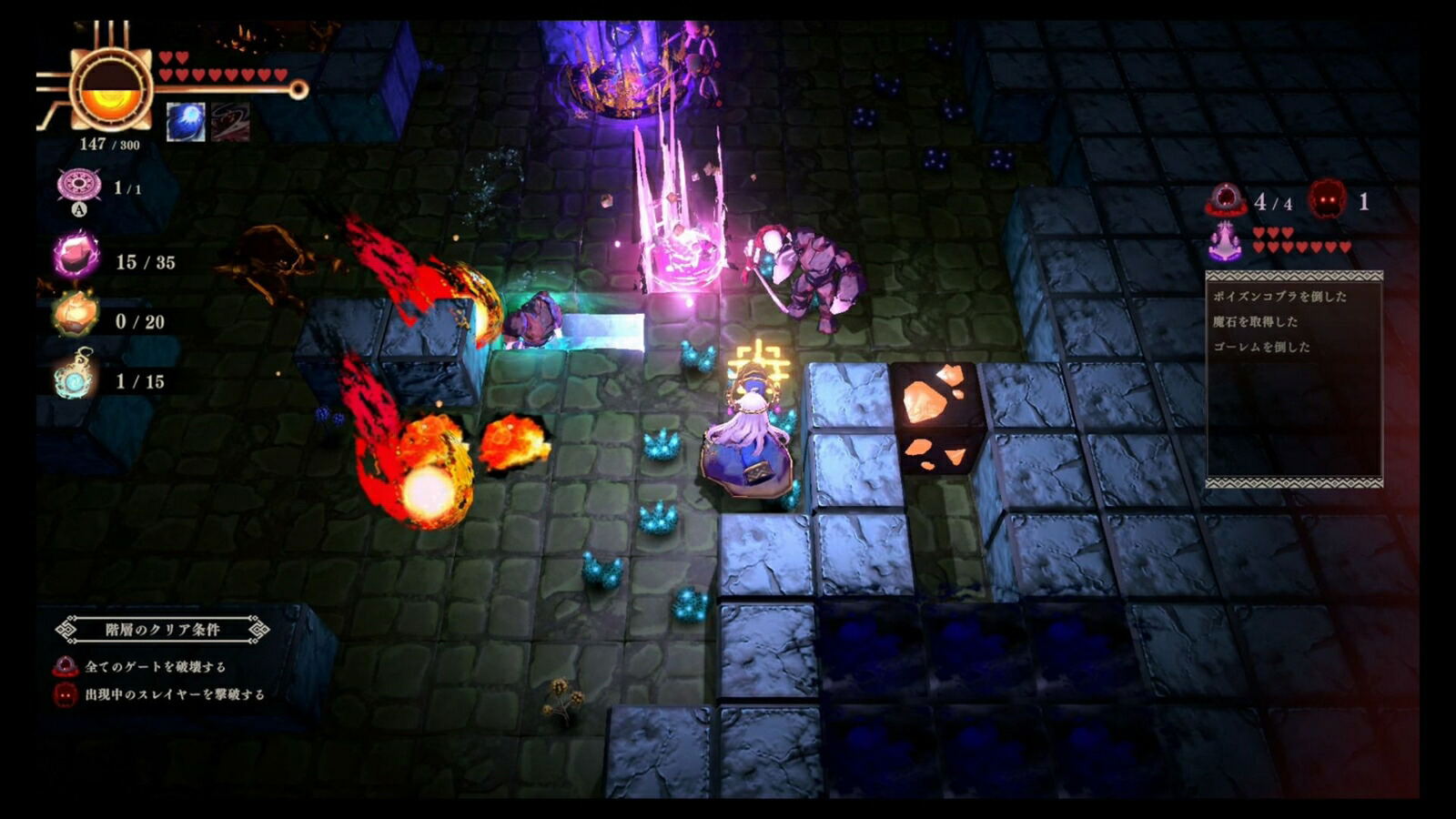Open the event log message panel
This screenshot has width=1456, height=819.
pos(1293,379)
